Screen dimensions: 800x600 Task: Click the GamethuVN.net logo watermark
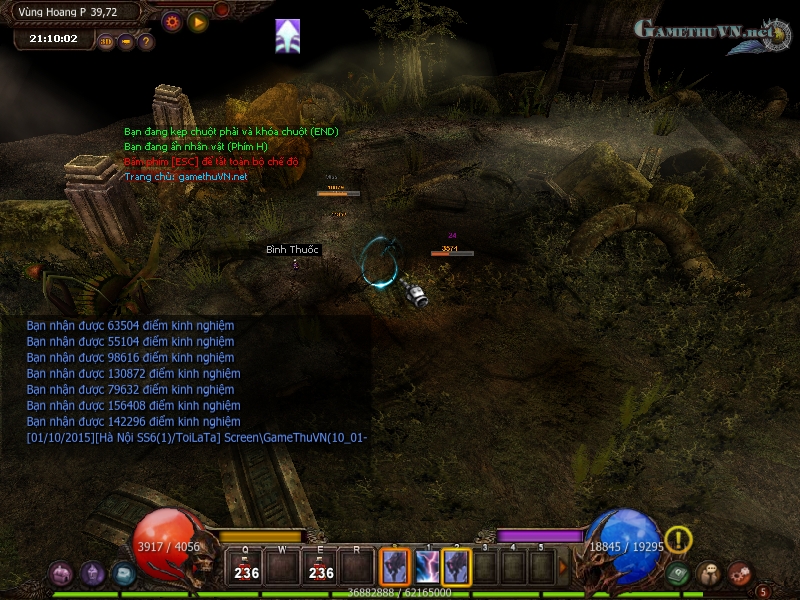pyautogui.click(x=708, y=30)
